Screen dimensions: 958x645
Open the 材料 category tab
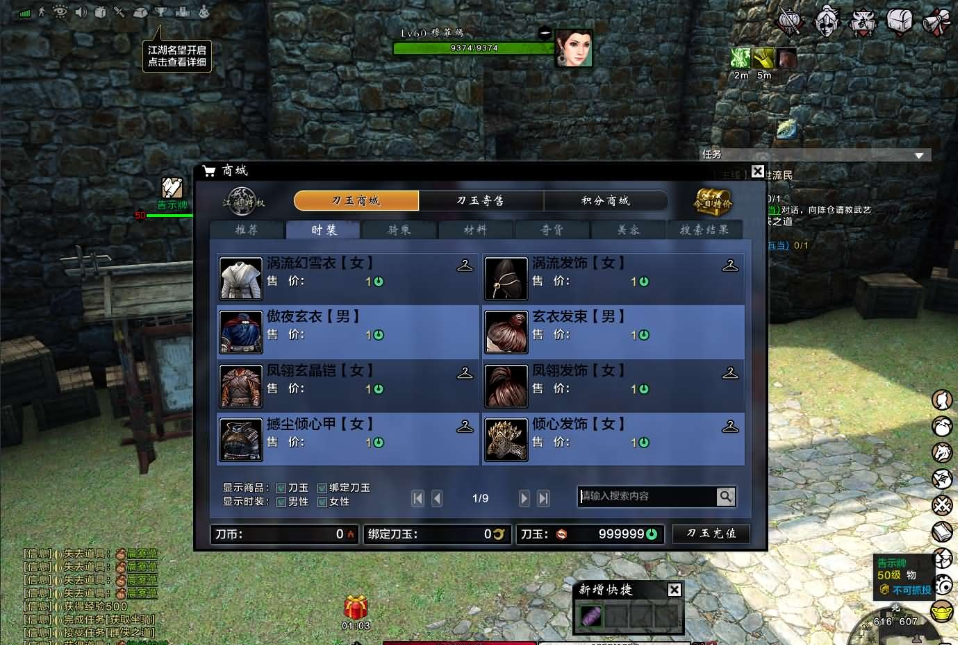coord(475,230)
